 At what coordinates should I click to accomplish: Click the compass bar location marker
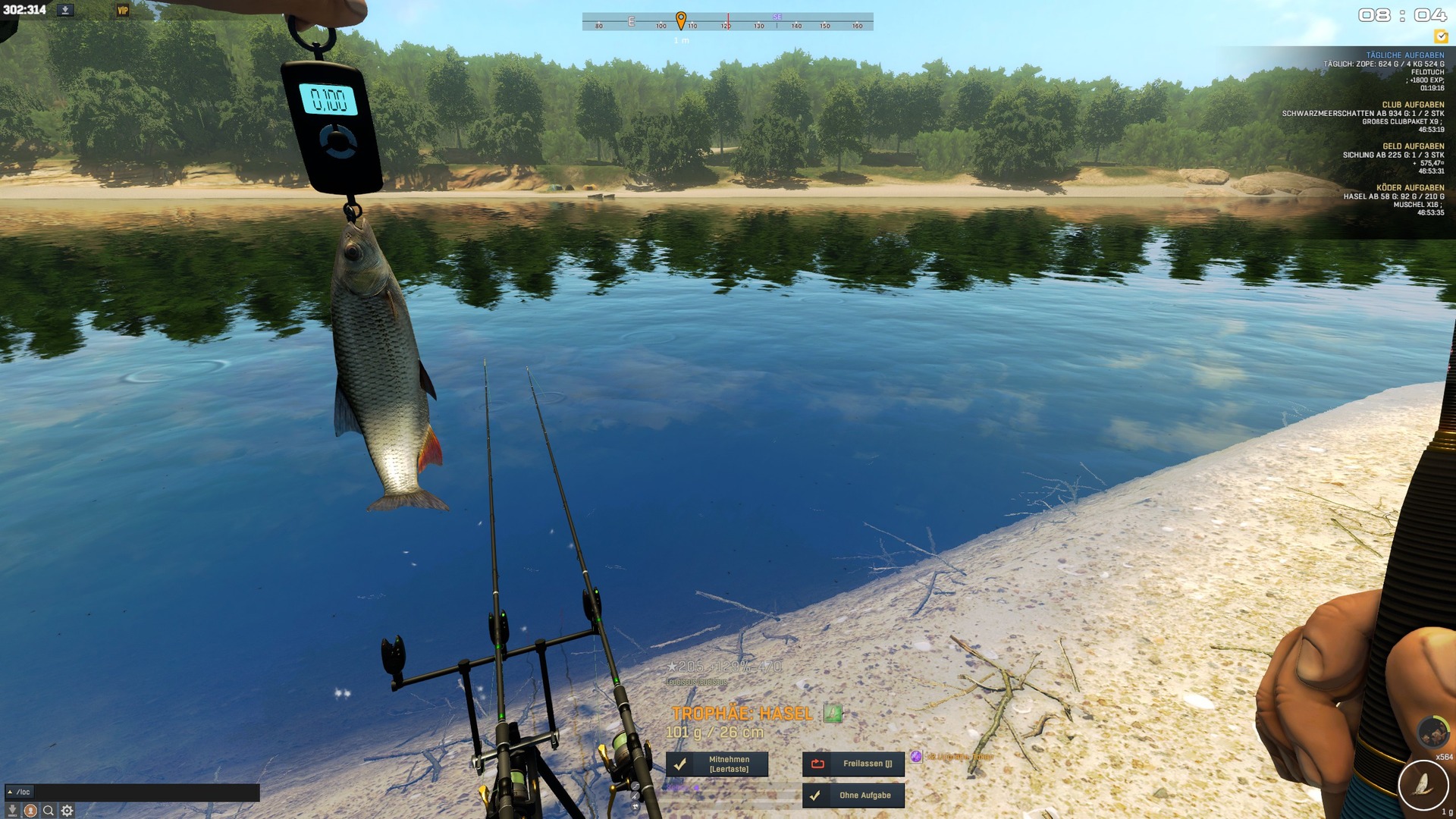pos(681,20)
